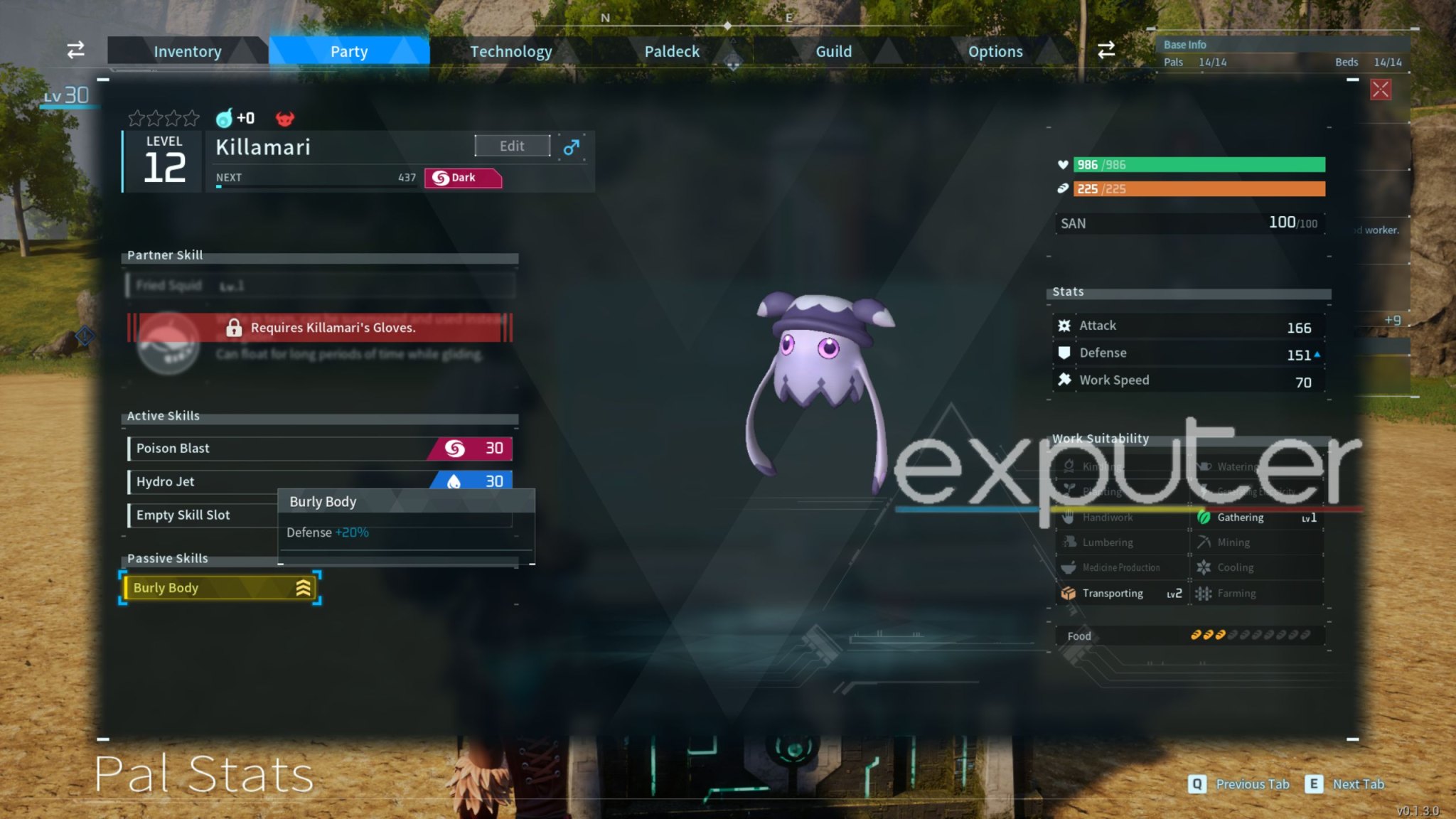The height and width of the screenshot is (819, 1456).
Task: Select the Mining pickaxe icon
Action: 1204,542
